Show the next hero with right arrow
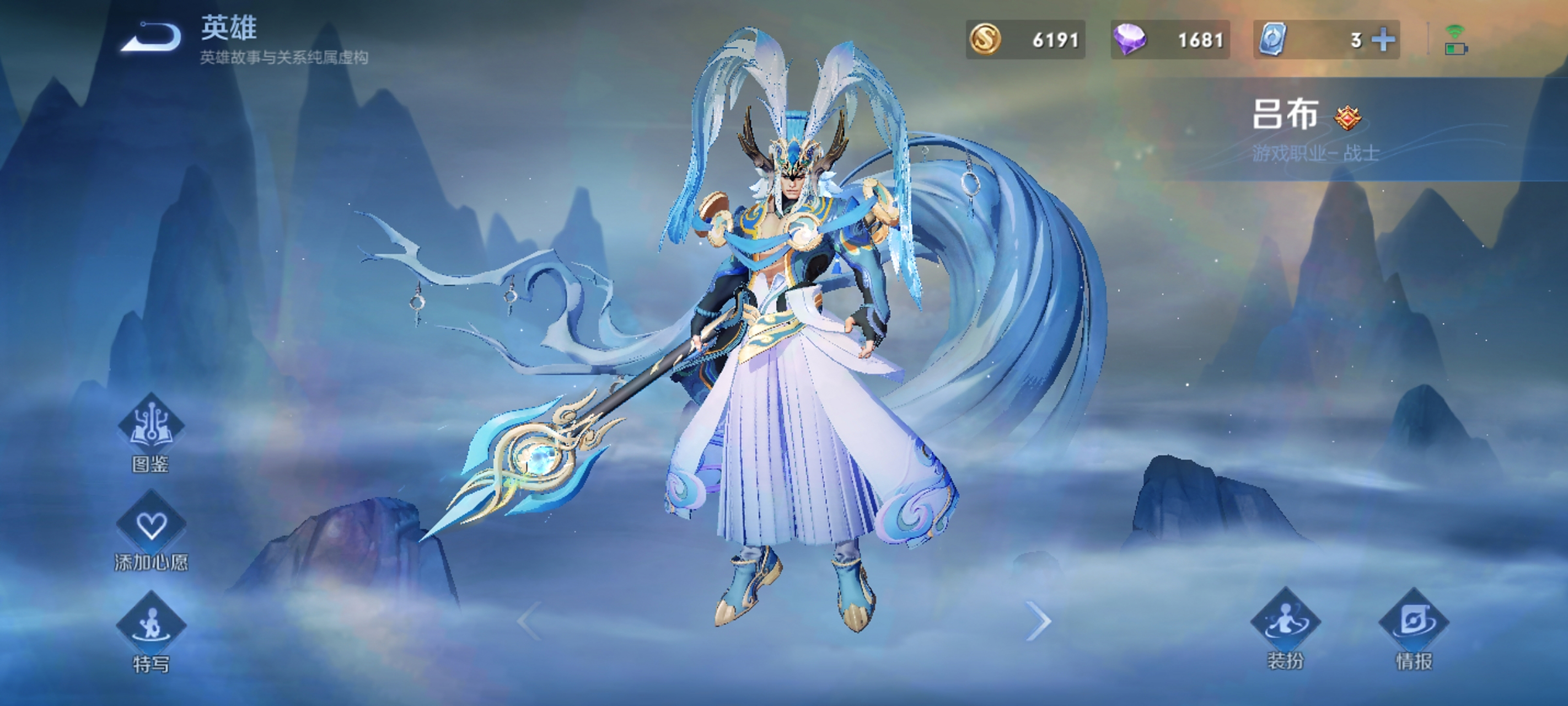 point(1038,621)
